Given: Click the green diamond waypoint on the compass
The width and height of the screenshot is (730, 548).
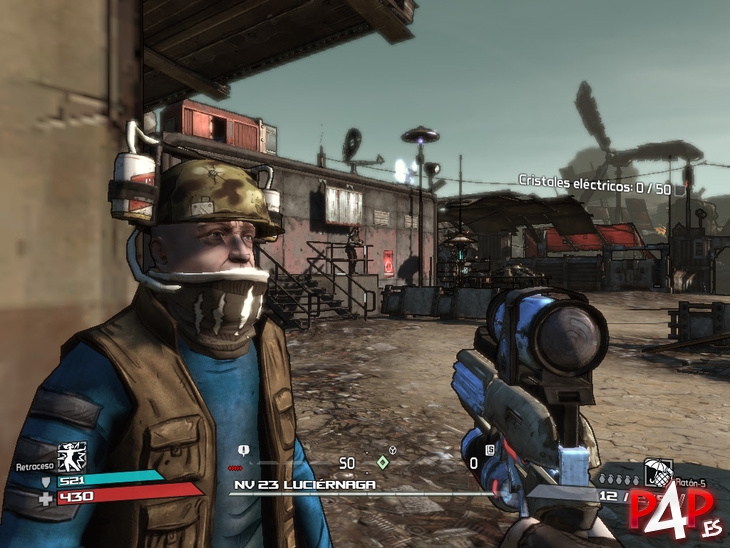Looking at the screenshot, I should 382,462.
